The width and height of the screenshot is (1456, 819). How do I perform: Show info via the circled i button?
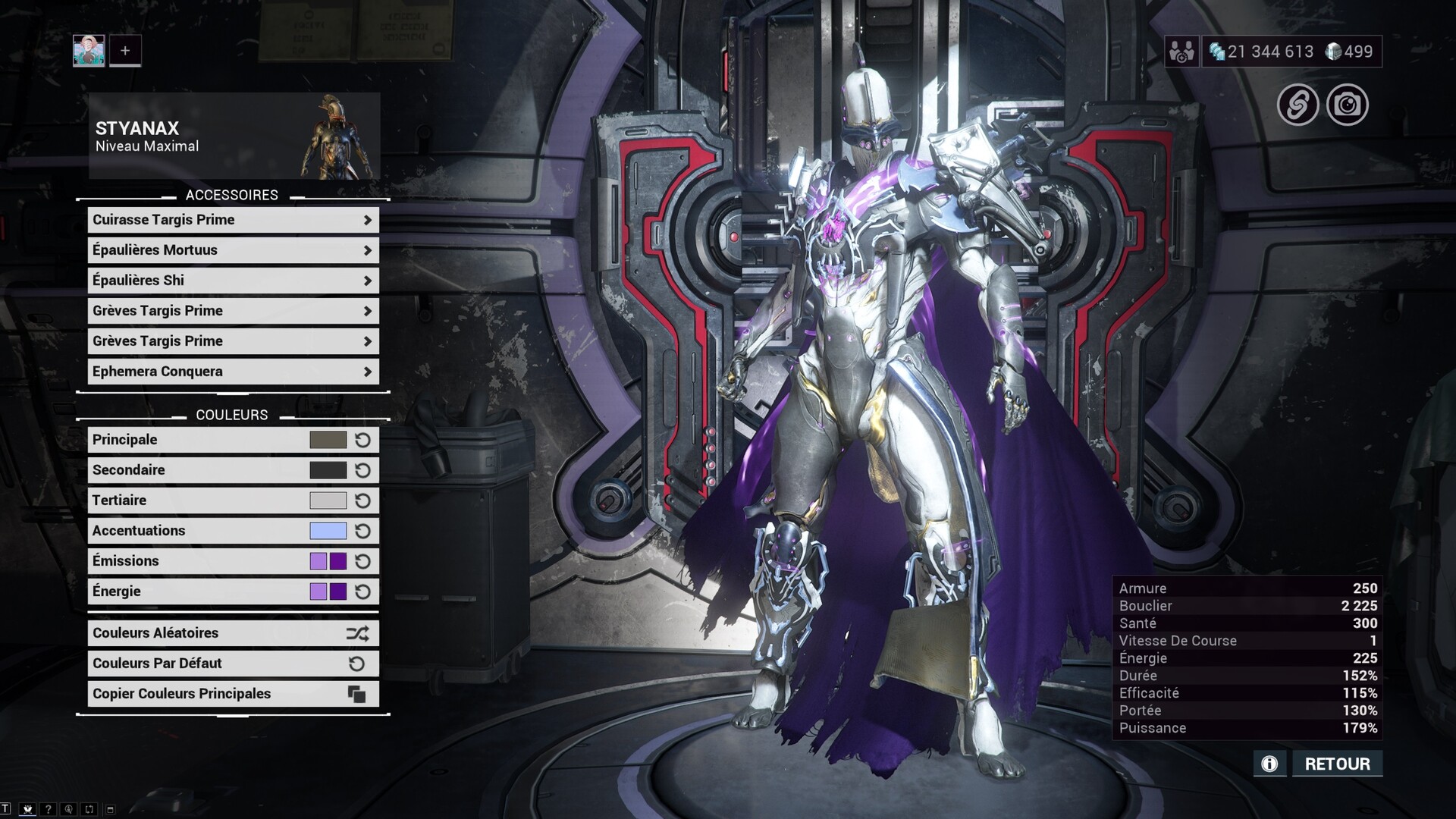(x=1269, y=764)
